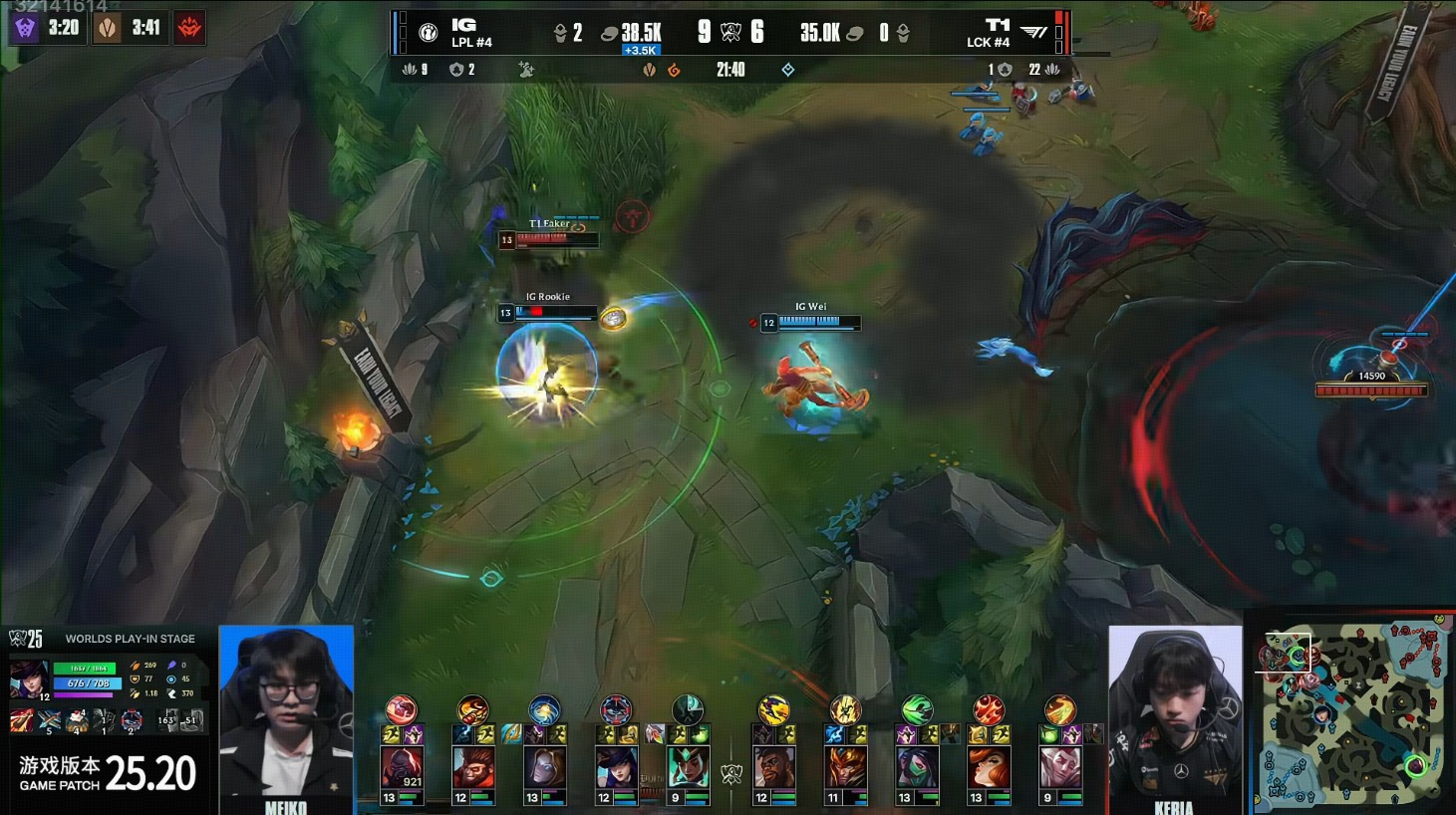Select K'Sante's portrait in the champion bar
Viewport: 1456px width, 815px height.
pyautogui.click(x=773, y=769)
